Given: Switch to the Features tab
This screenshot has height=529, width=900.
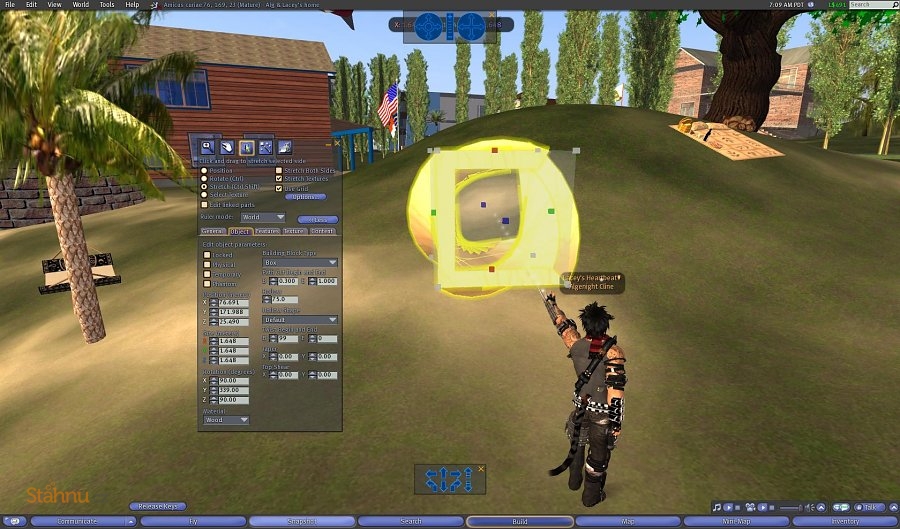Looking at the screenshot, I should point(267,231).
